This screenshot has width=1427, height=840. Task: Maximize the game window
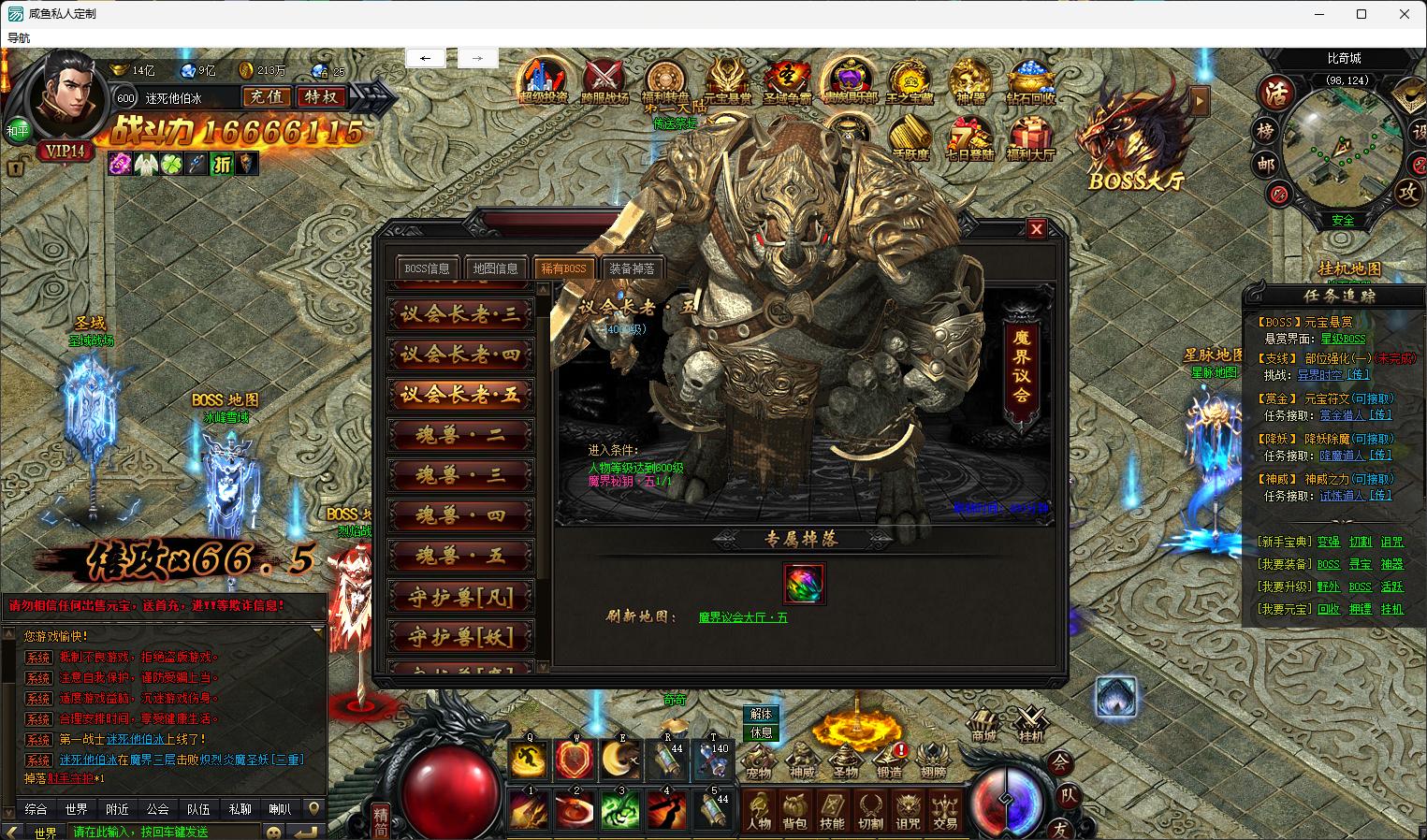coord(1361,14)
